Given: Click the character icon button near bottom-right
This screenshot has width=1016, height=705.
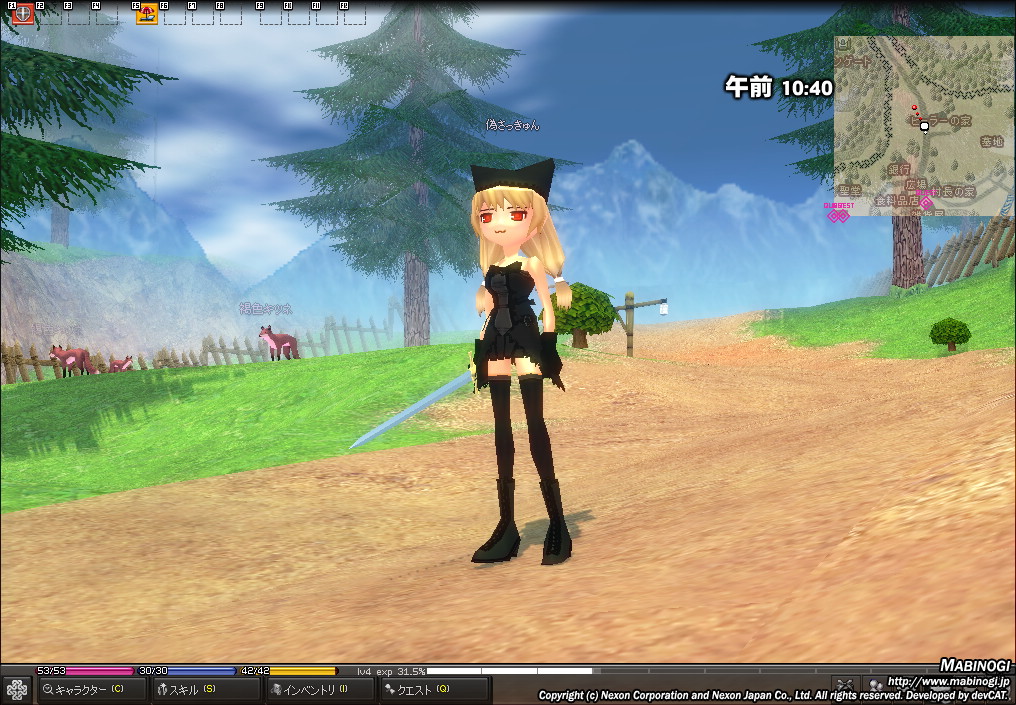Looking at the screenshot, I should pos(875,685).
